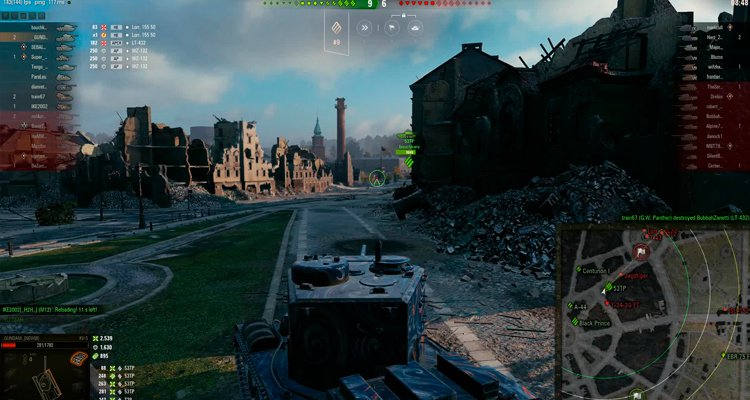Select enemy player Gerber in the team list
The height and width of the screenshot is (400, 750).
(712, 166)
